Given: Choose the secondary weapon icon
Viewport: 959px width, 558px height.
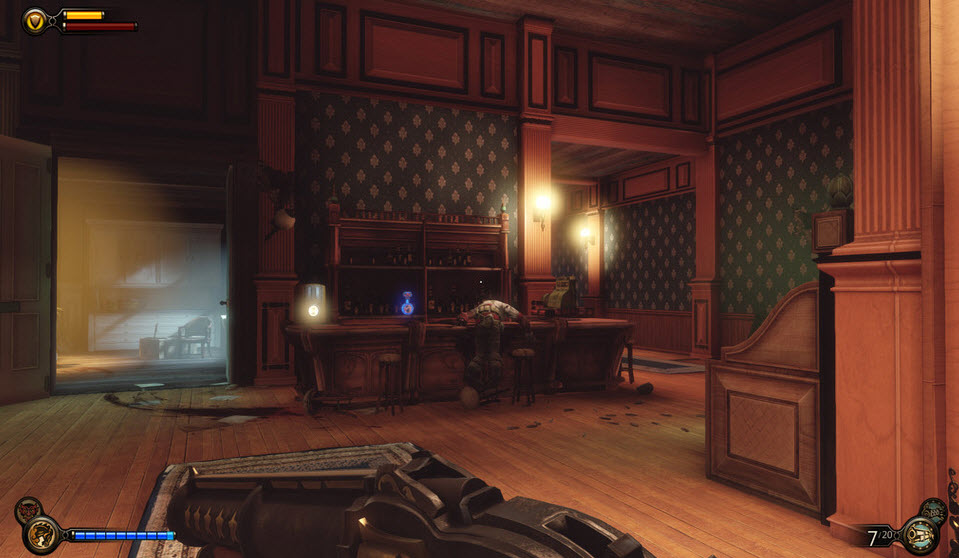Looking at the screenshot, I should pyautogui.click(x=933, y=510).
